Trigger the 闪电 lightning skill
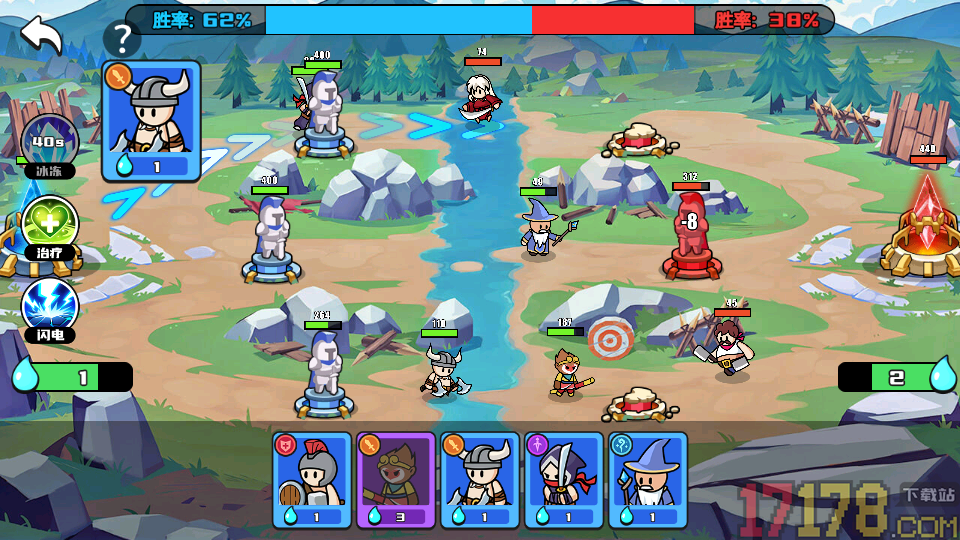The width and height of the screenshot is (960, 540). [x=50, y=306]
